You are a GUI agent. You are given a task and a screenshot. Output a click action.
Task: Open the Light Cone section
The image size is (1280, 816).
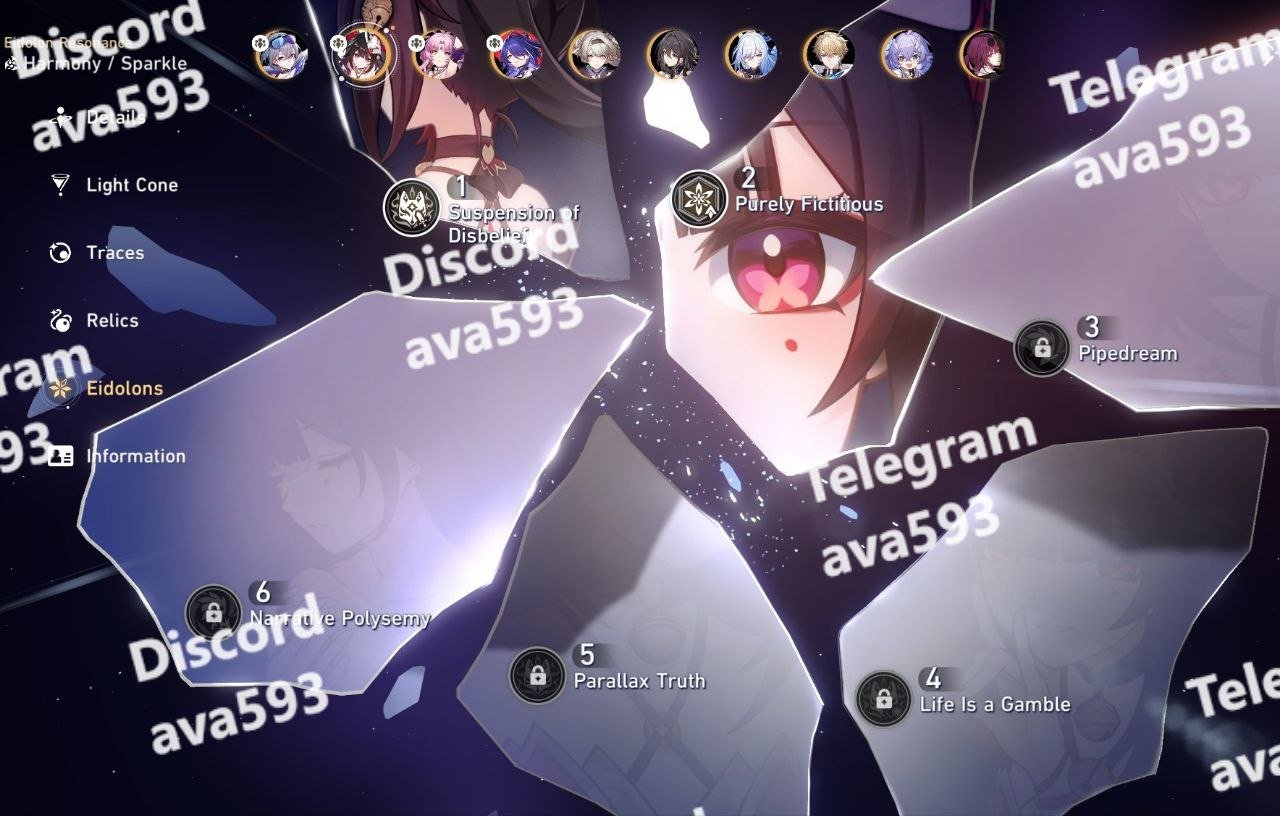[x=131, y=185]
